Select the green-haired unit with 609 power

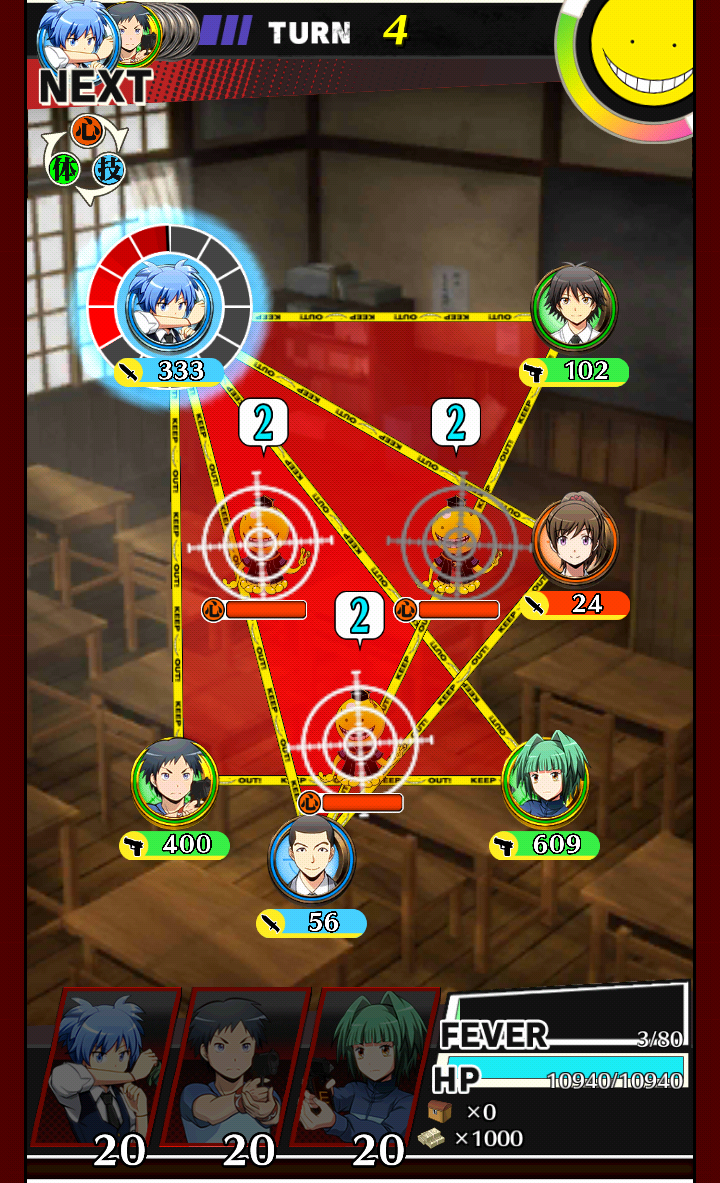click(x=545, y=779)
